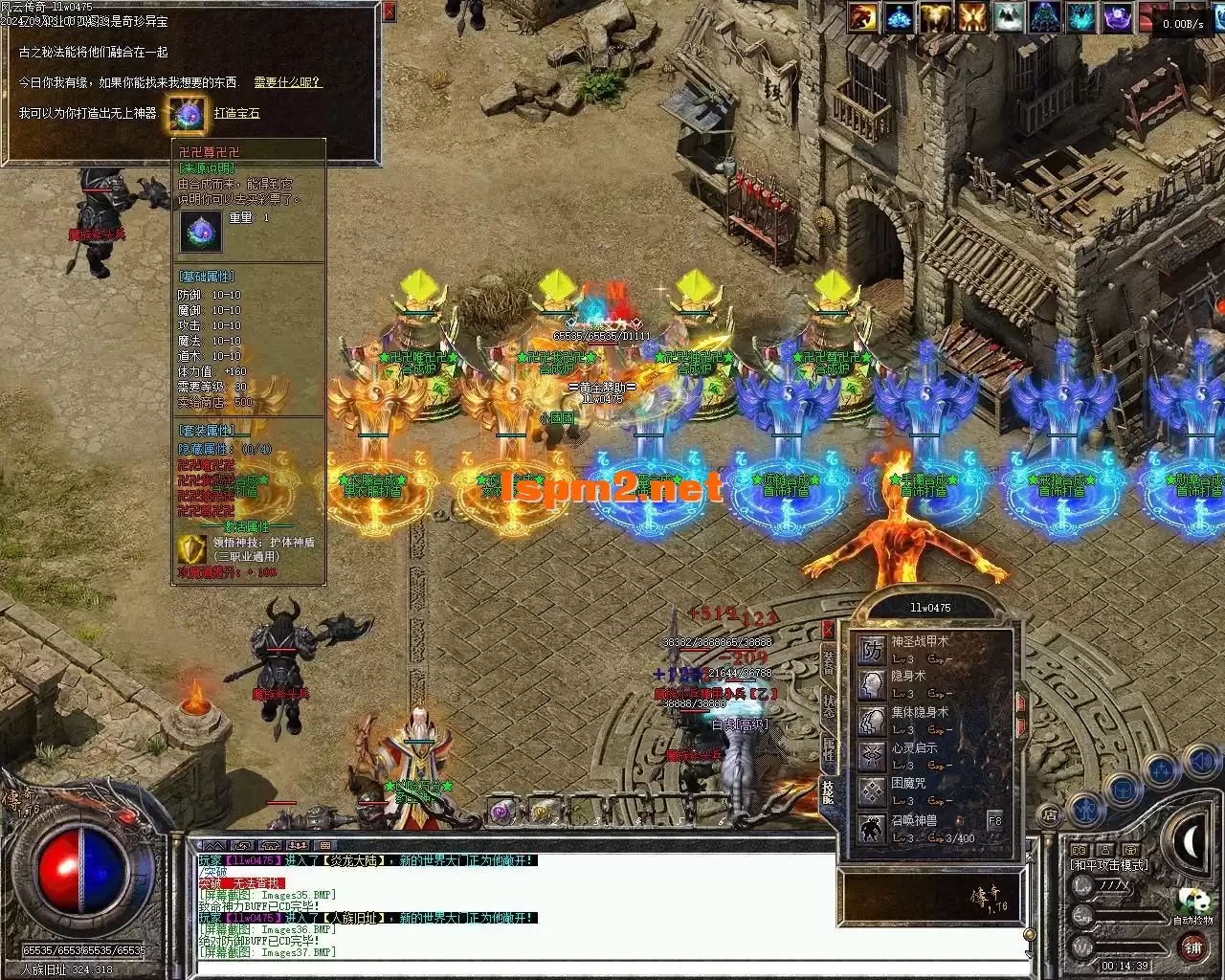Image resolution: width=1225 pixels, height=980 pixels.
Task: Close the NPC dialogue window
Action: pyautogui.click(x=389, y=12)
